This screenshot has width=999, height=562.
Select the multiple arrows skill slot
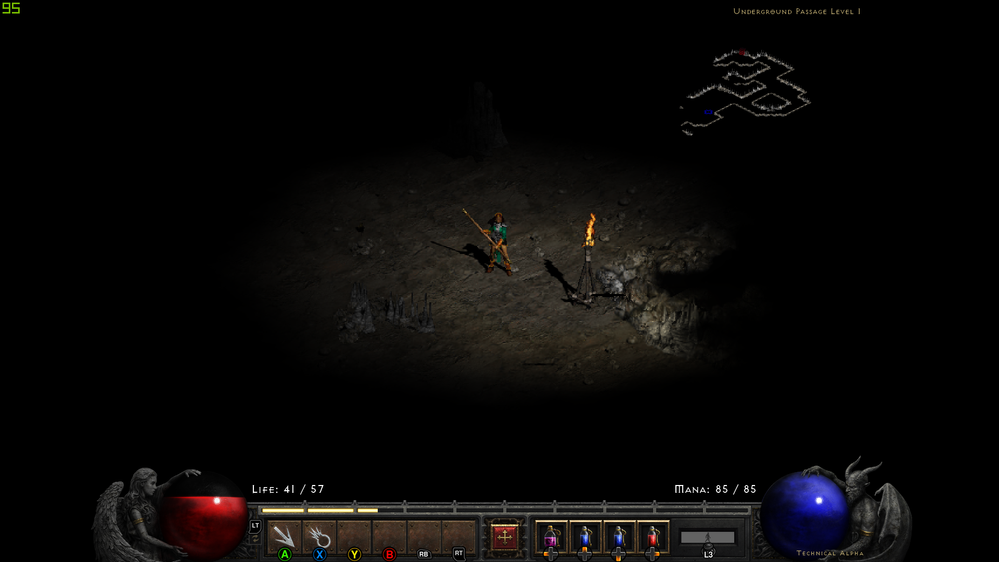point(285,537)
